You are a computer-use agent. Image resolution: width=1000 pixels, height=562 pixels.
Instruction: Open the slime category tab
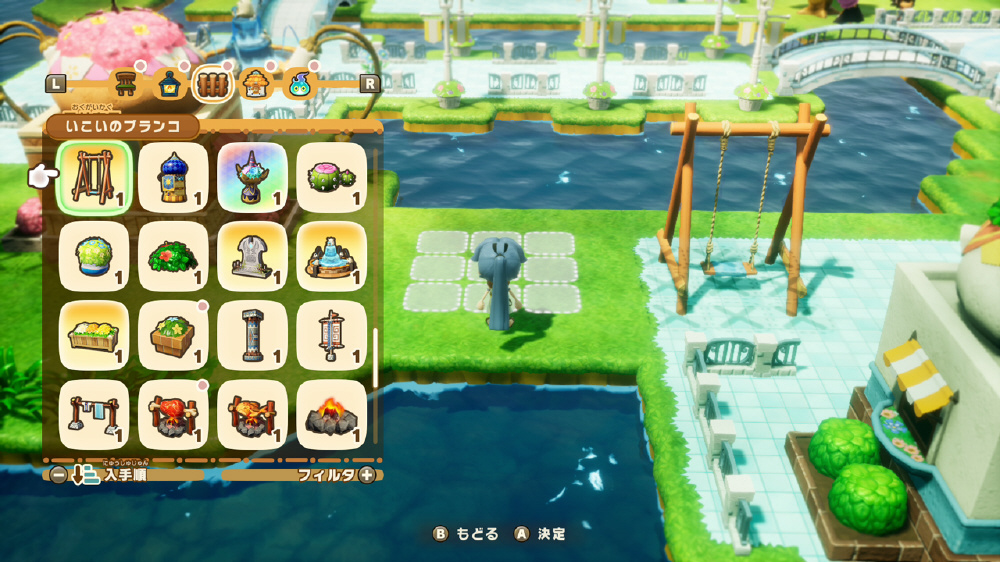click(299, 84)
